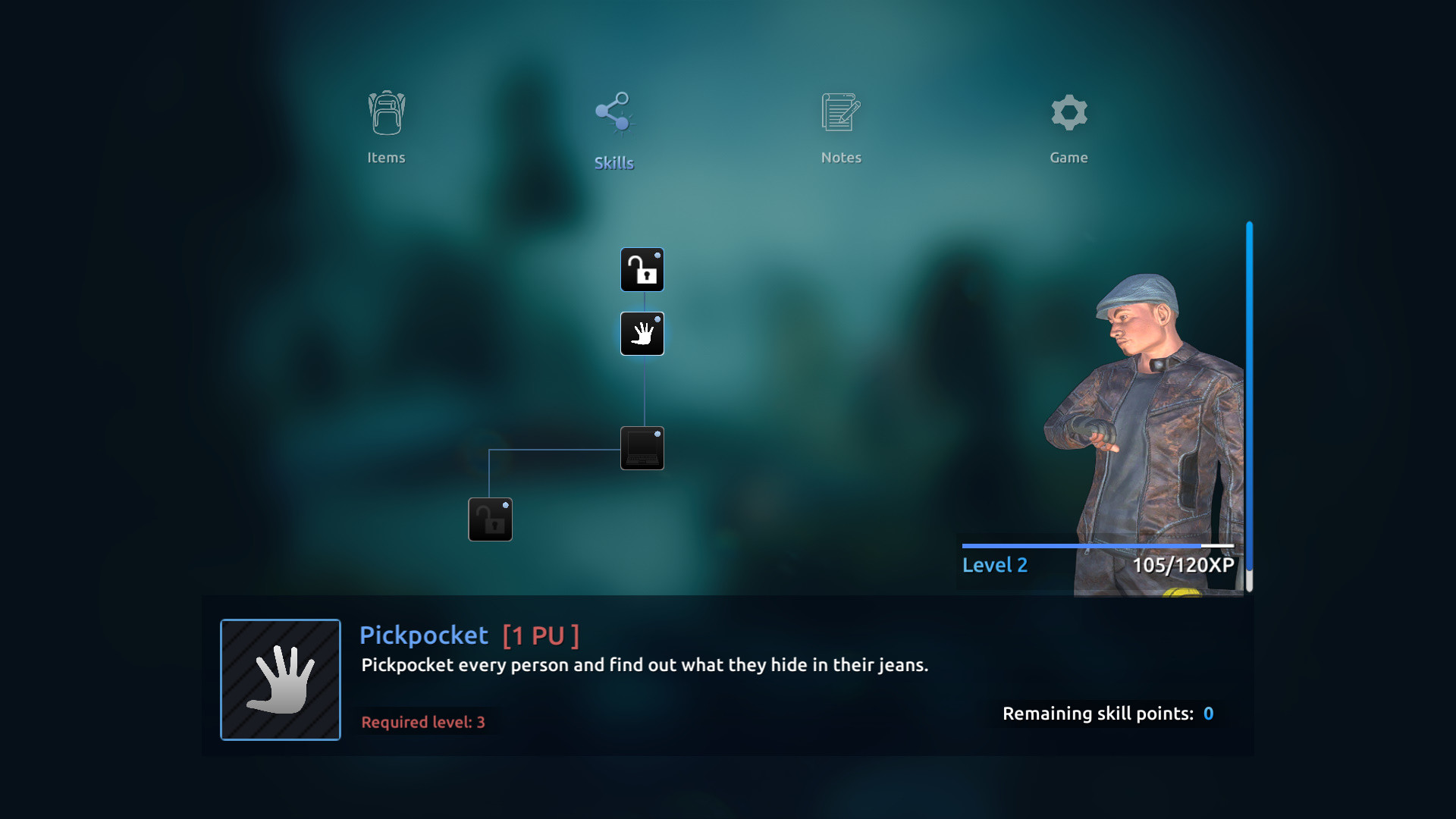The width and height of the screenshot is (1456, 819).
Task: Select the Pickpocket hand skill node
Action: pos(642,334)
